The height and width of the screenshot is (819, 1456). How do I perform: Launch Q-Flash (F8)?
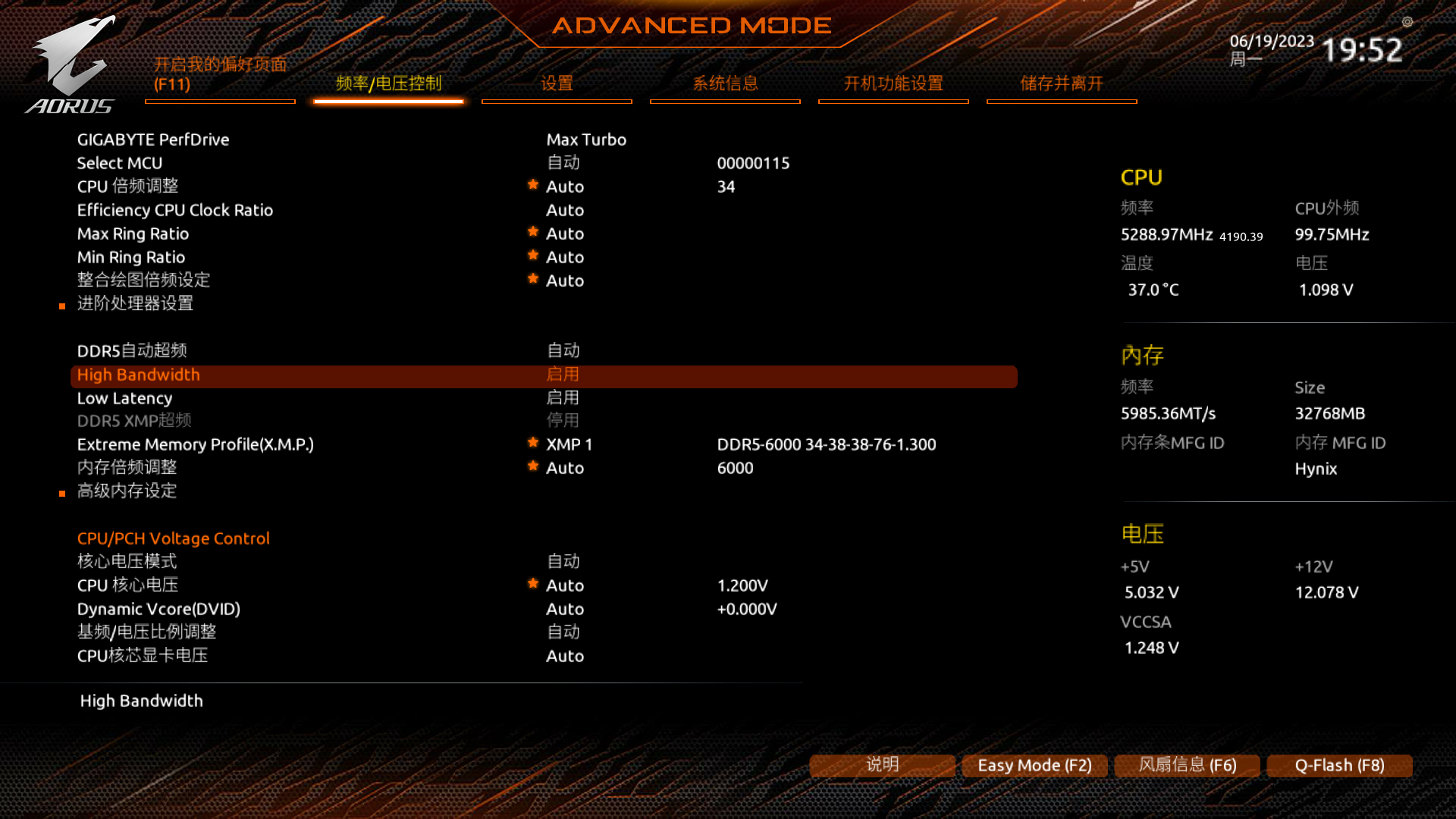point(1339,766)
